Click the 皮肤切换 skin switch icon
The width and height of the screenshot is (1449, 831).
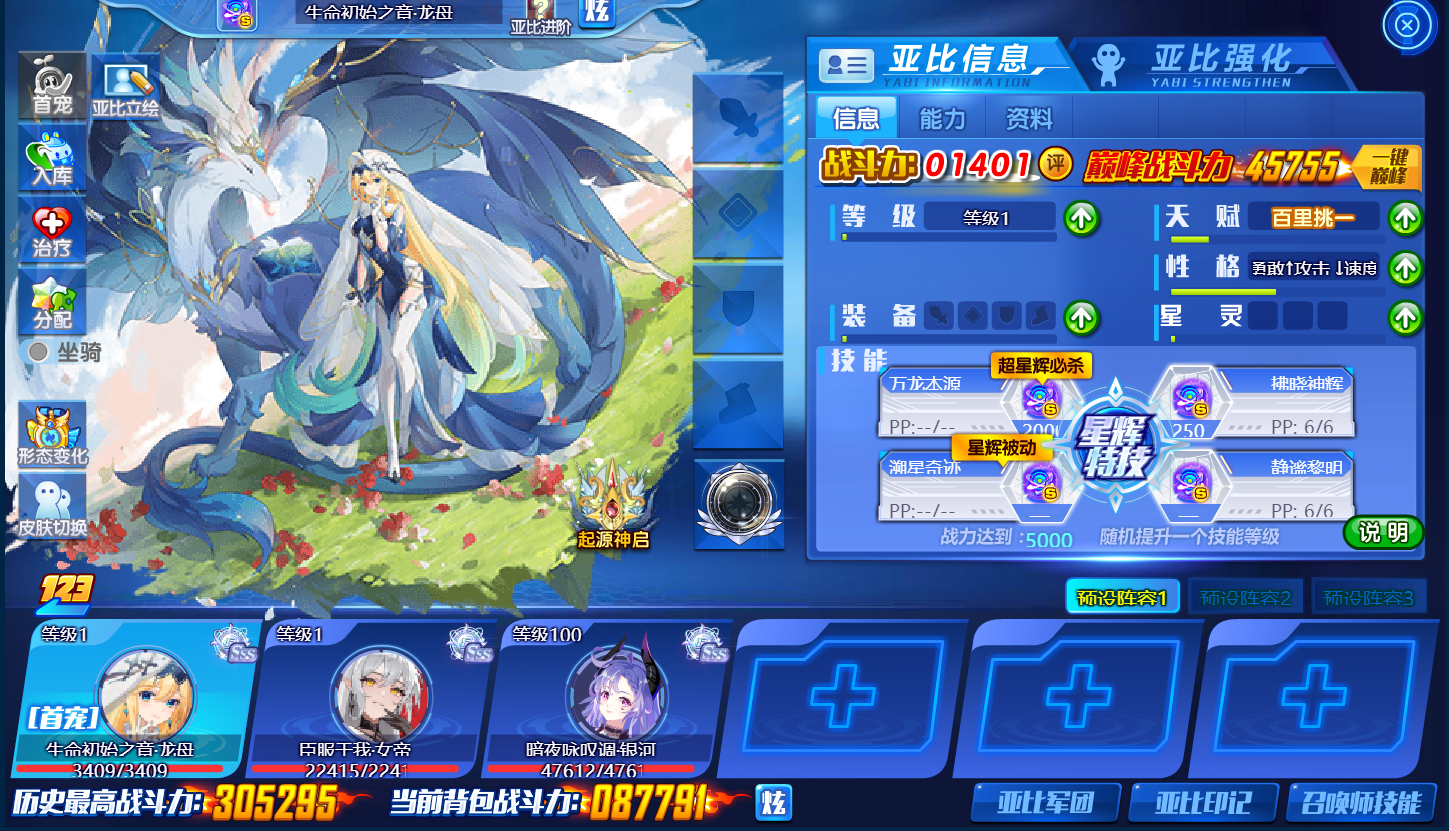[51, 501]
